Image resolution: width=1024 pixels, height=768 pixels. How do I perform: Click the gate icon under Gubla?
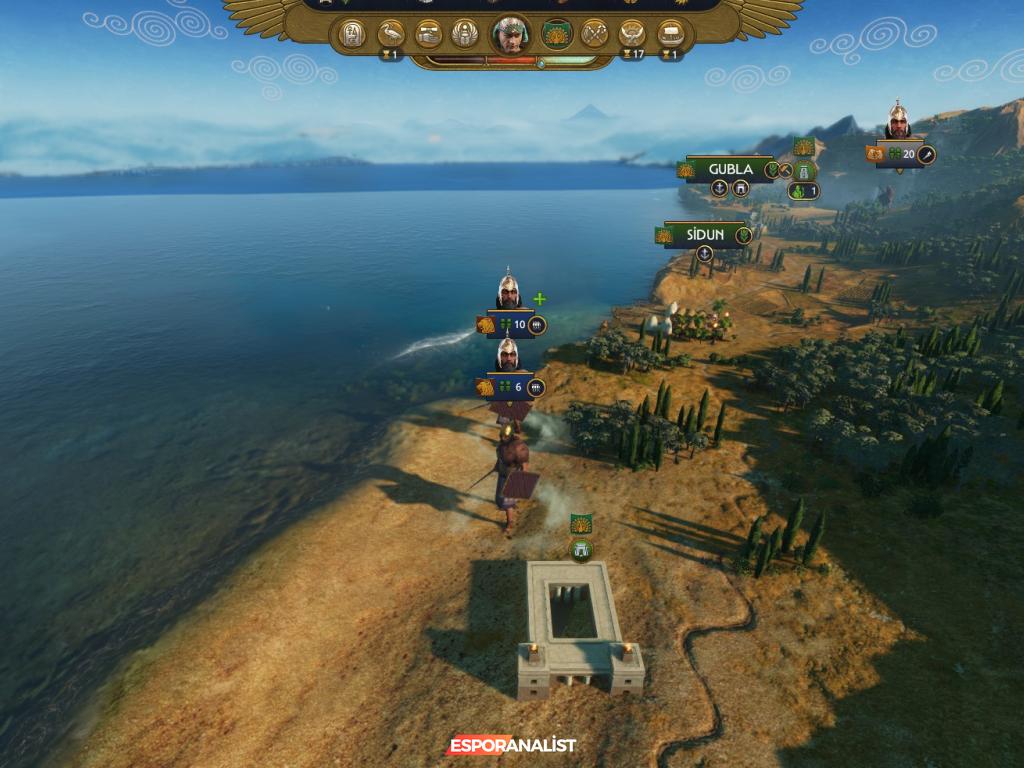pyautogui.click(x=741, y=188)
